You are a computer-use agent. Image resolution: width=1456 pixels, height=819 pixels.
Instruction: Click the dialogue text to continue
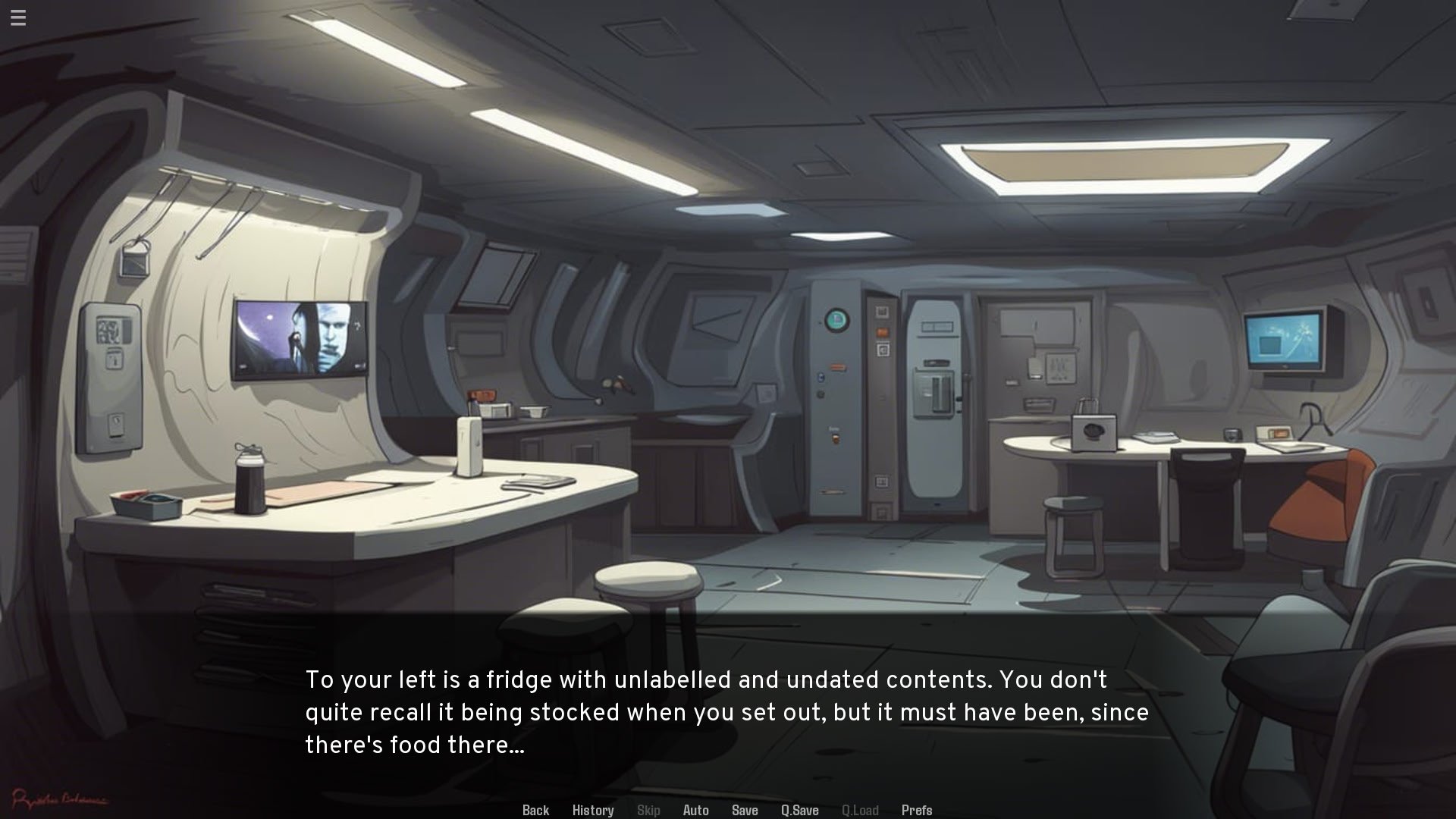[x=726, y=712]
